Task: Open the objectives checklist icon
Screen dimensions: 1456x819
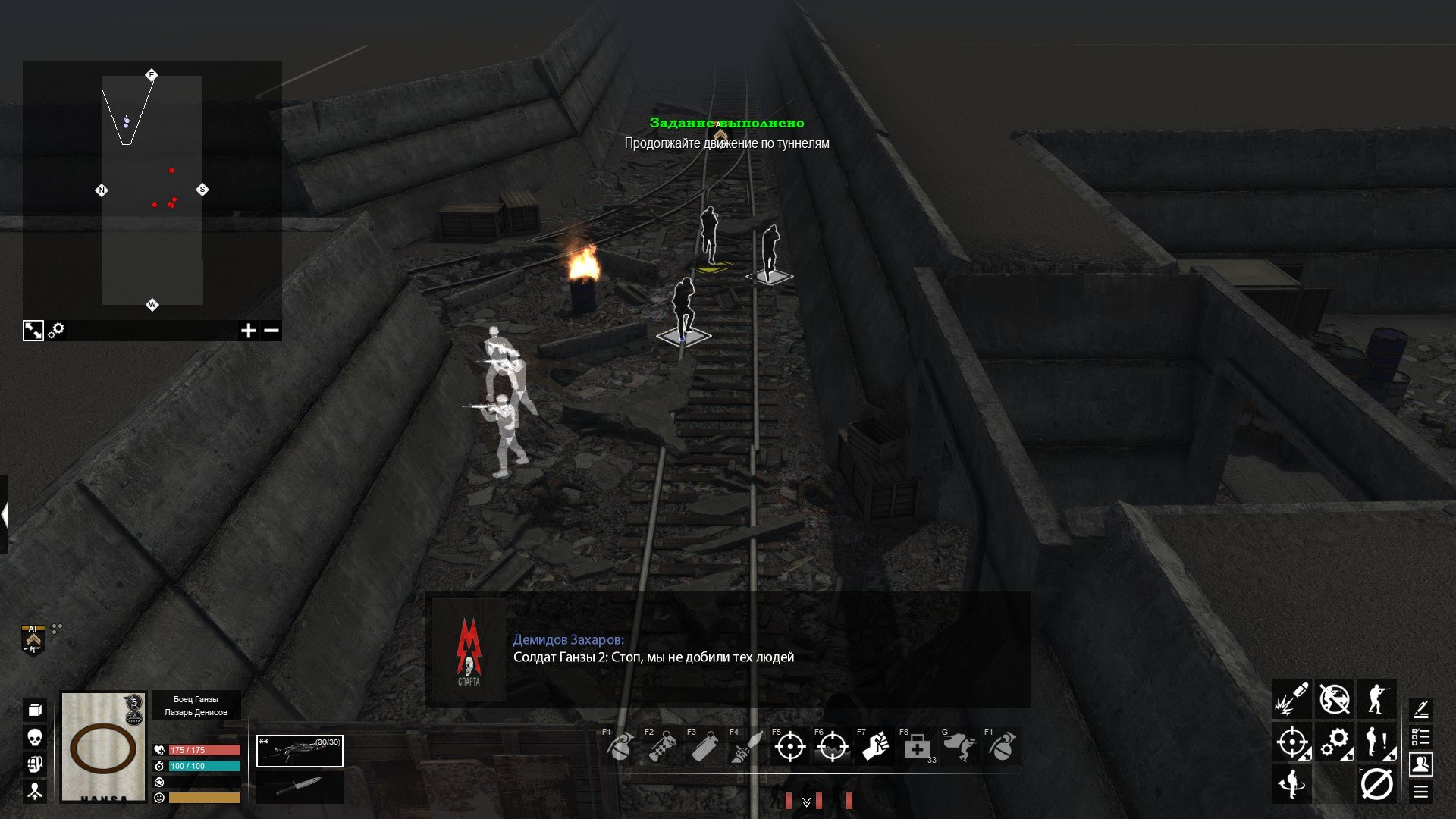Action: click(1420, 736)
